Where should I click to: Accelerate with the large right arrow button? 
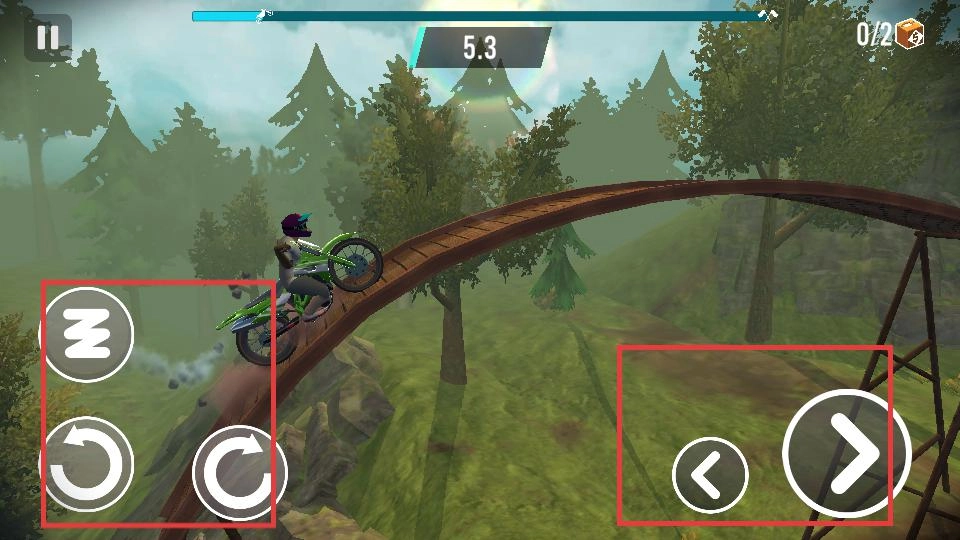[x=846, y=453]
